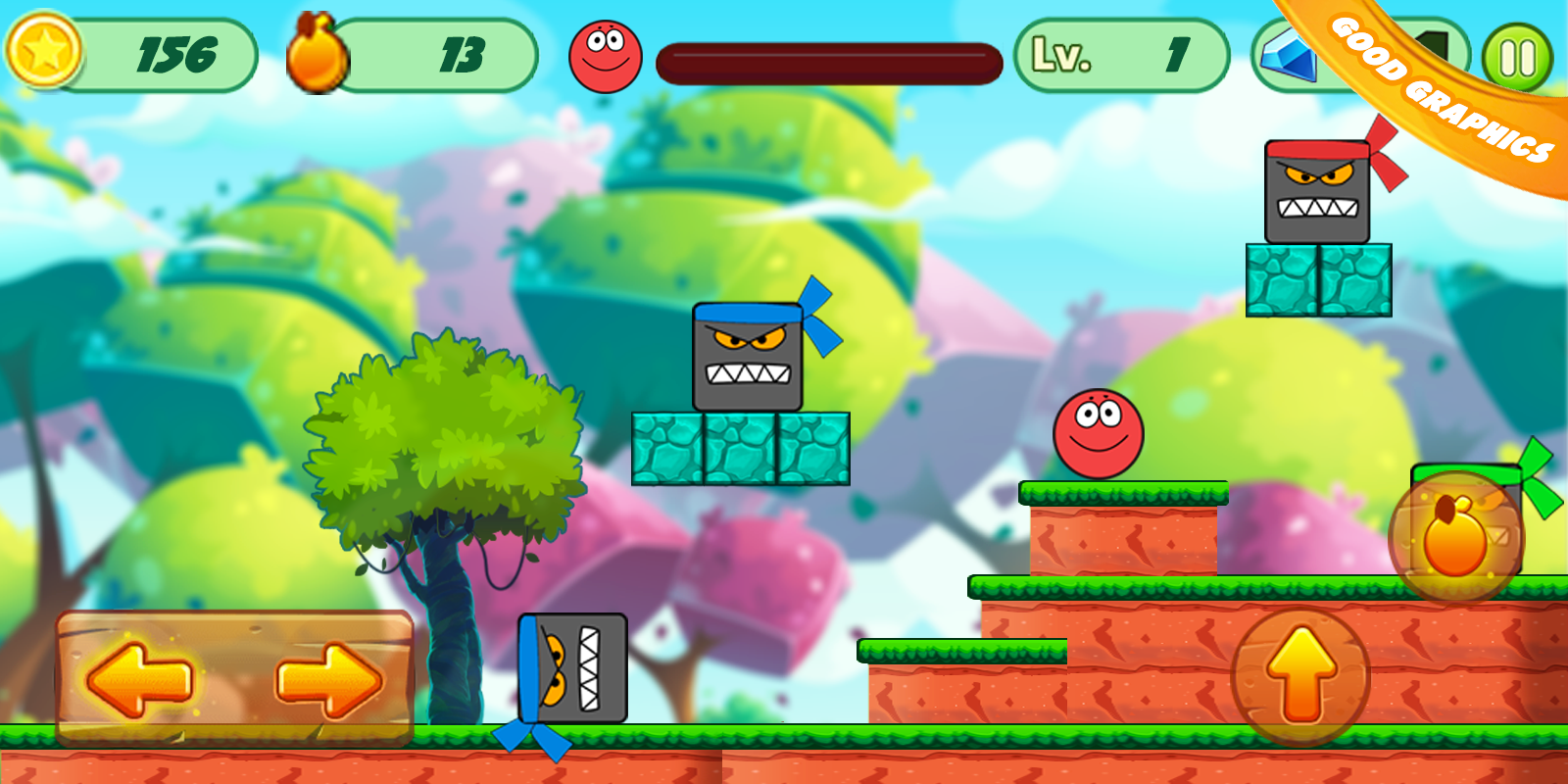
Task: Click the red ball avatar near the health bar
Action: pyautogui.click(x=606, y=54)
